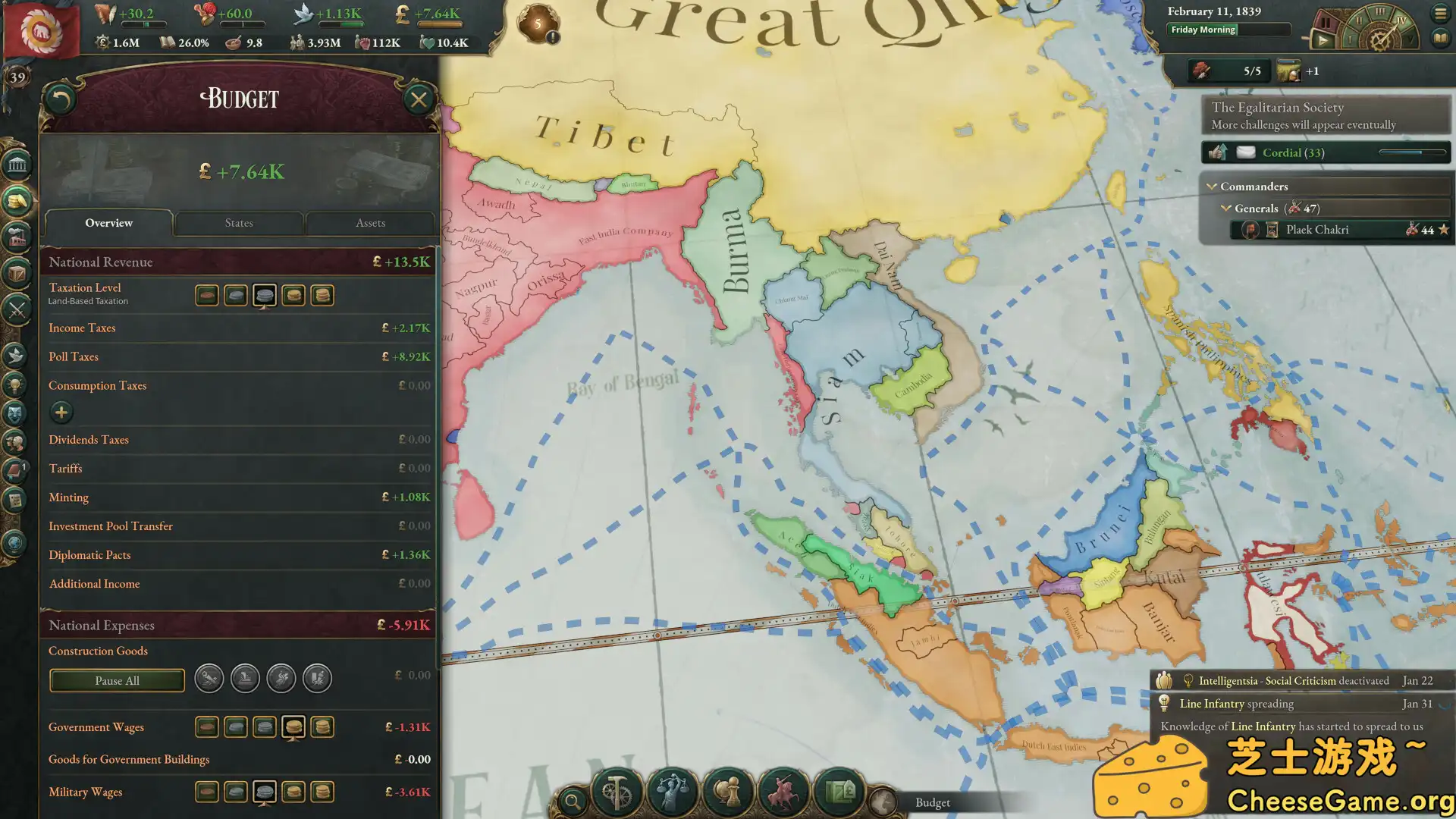Switch to the States tab
Viewport: 1456px width, 819px height.
pos(238,222)
